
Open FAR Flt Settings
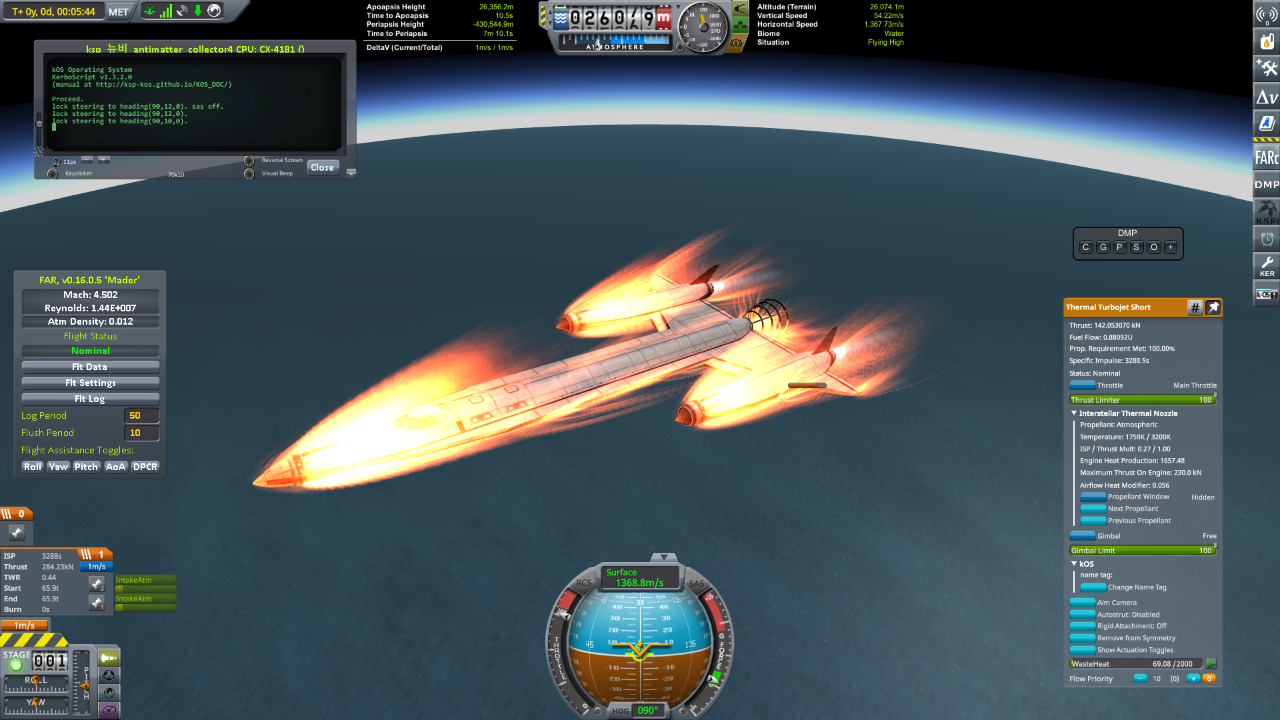coord(90,383)
